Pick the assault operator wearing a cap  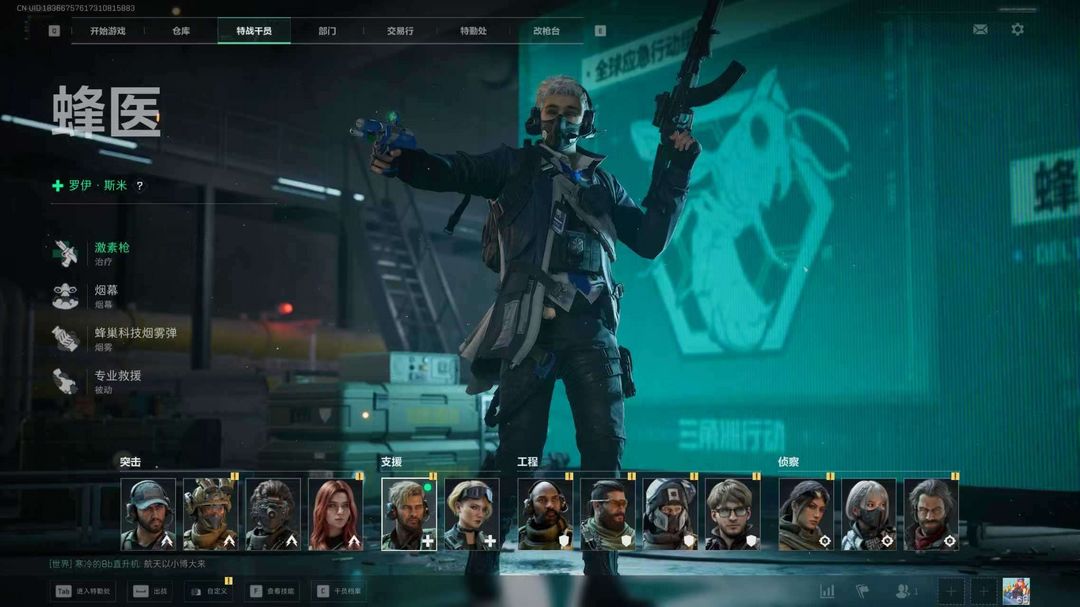pyautogui.click(x=148, y=514)
